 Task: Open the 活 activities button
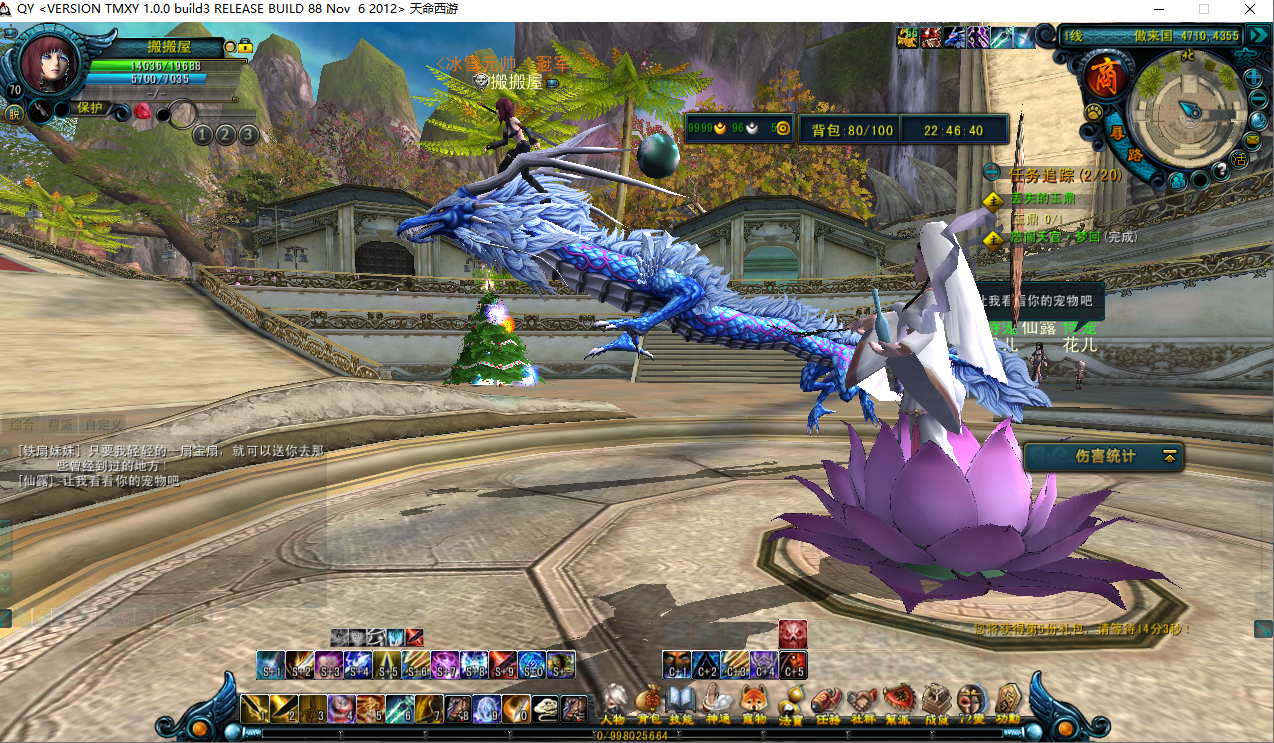click(x=1241, y=159)
